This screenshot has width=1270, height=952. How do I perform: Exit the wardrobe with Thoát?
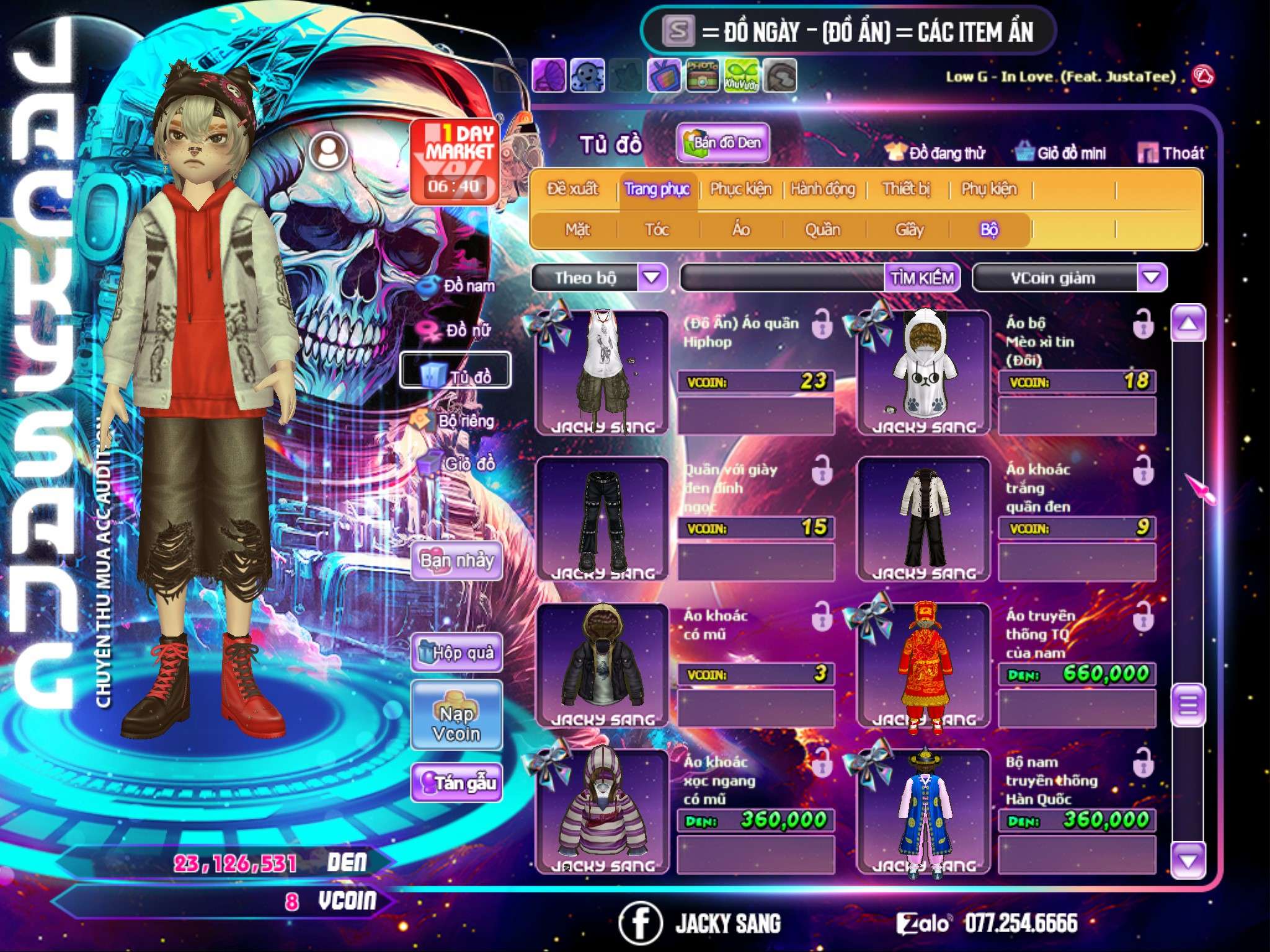[1171, 152]
